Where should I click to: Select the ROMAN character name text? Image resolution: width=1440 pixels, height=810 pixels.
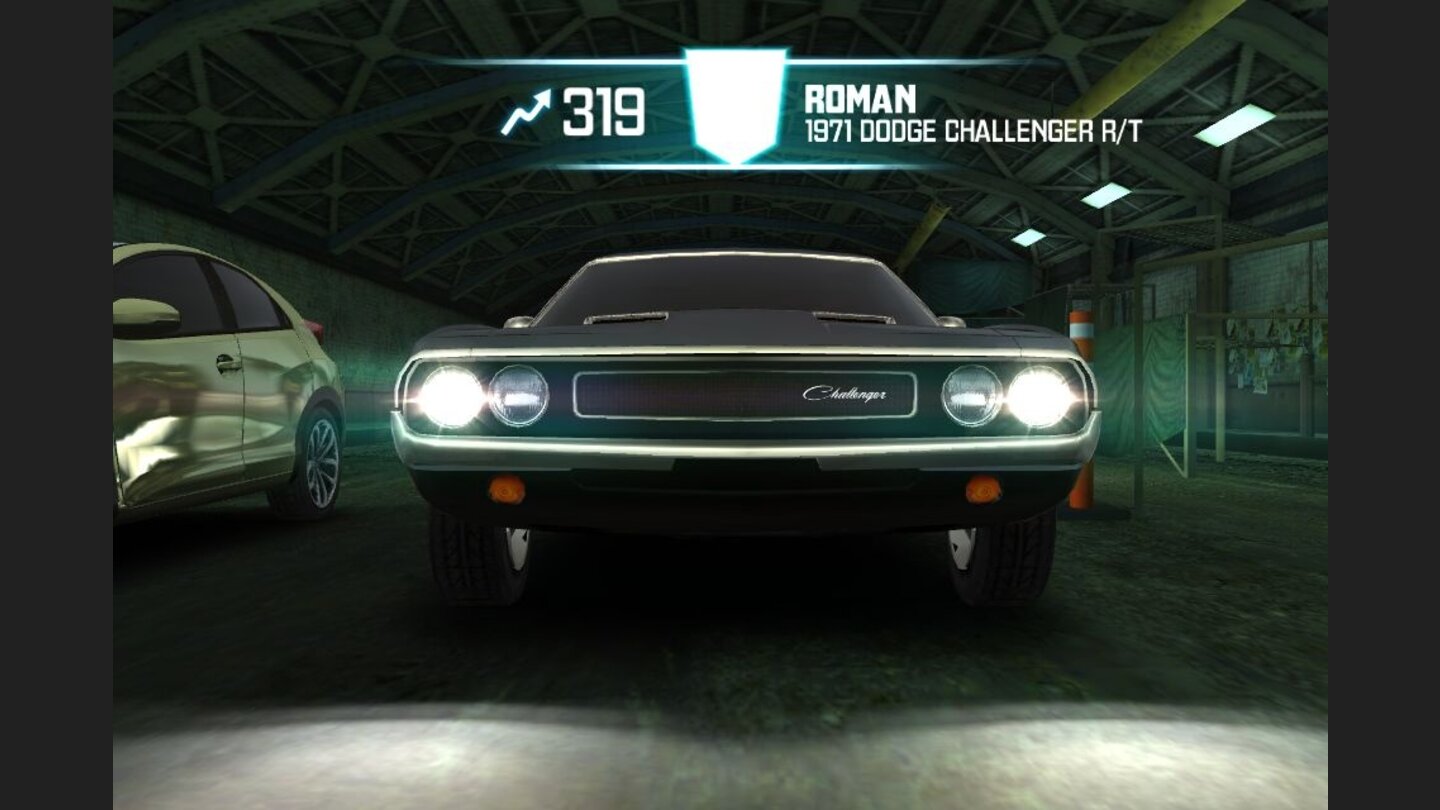(x=861, y=100)
